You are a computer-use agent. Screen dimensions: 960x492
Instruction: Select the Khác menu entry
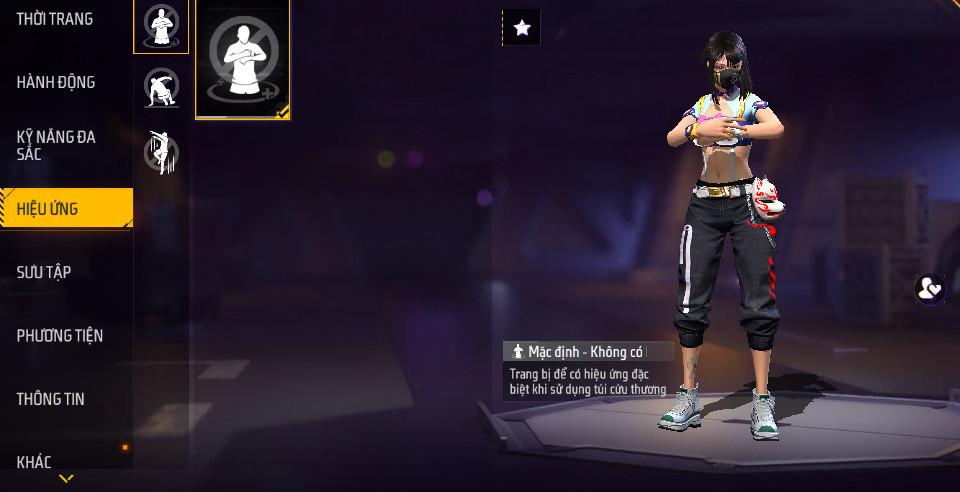click(x=34, y=461)
